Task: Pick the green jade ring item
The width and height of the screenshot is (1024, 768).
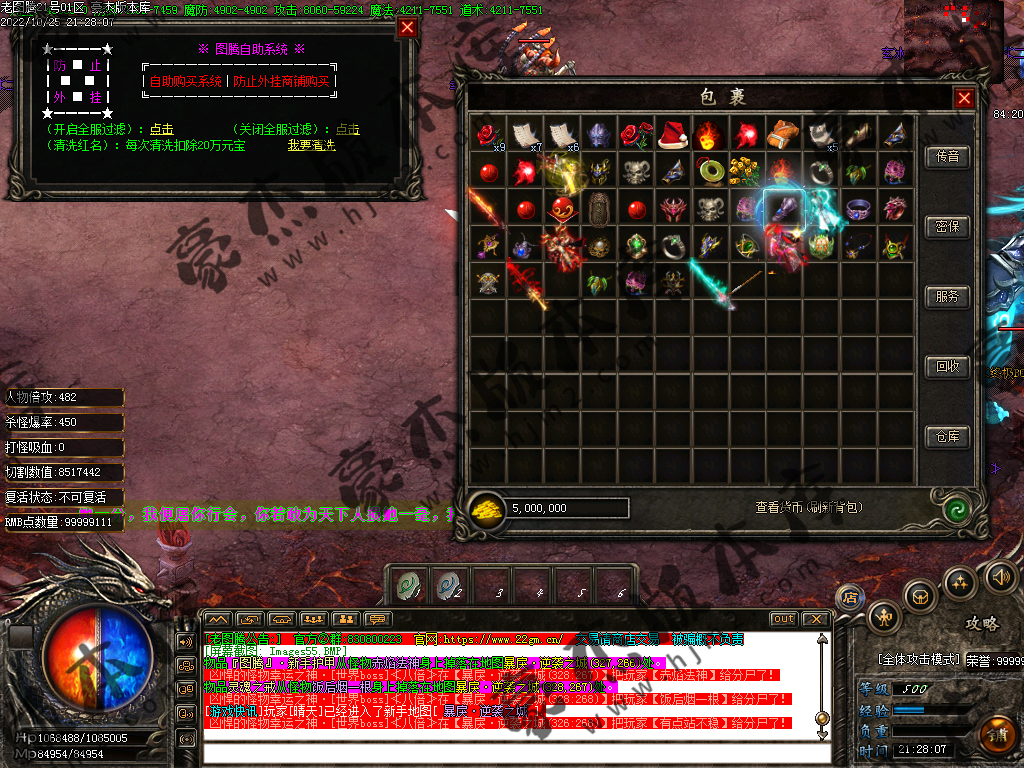Action: tap(710, 172)
